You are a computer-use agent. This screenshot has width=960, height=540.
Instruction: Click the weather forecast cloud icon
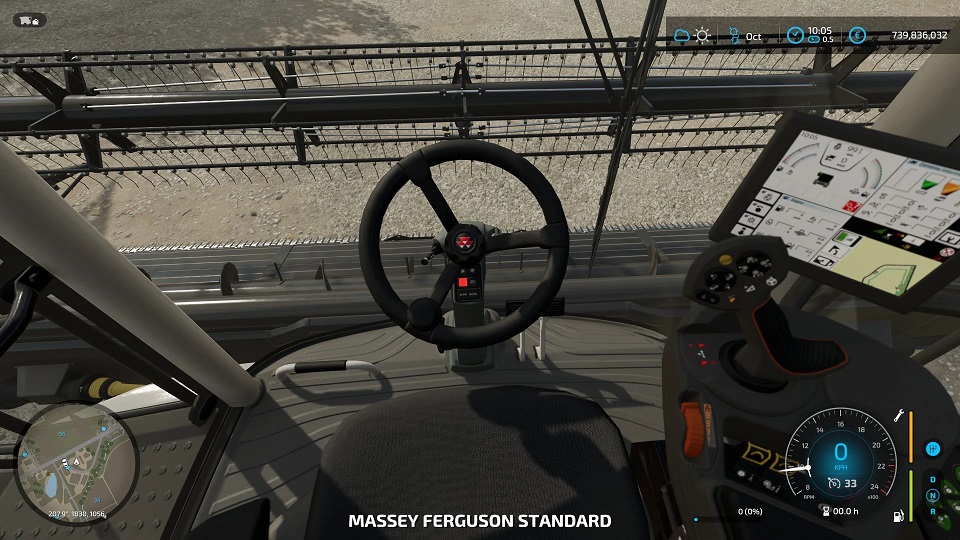(x=682, y=36)
